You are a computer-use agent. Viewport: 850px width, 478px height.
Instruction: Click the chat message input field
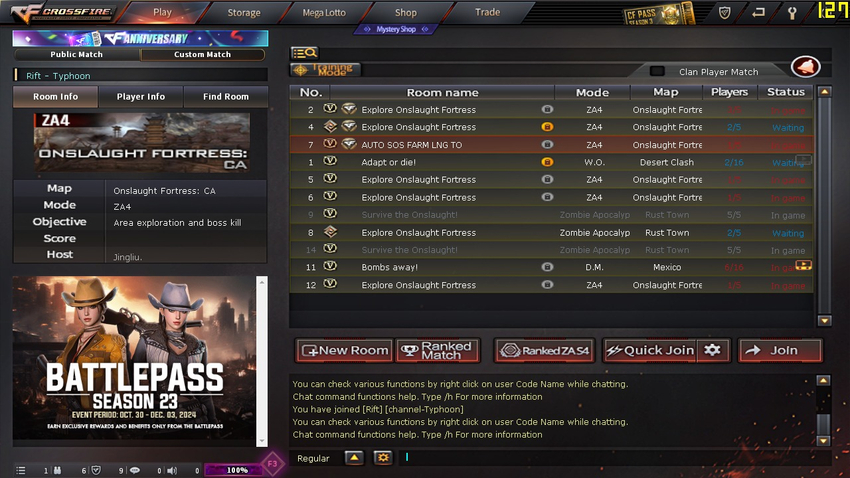[600, 458]
